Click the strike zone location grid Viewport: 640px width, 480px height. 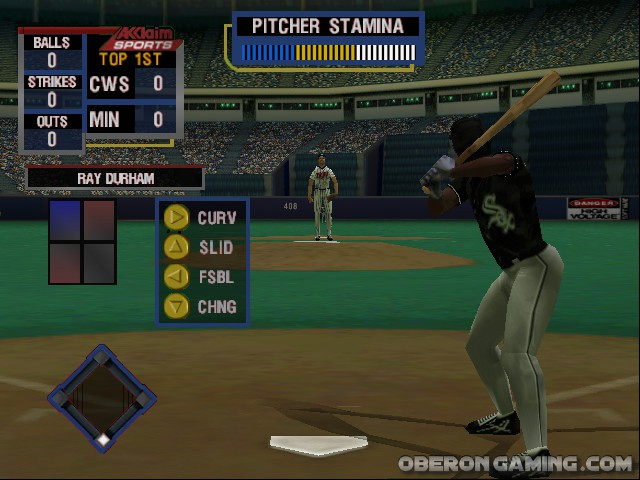[x=83, y=242]
